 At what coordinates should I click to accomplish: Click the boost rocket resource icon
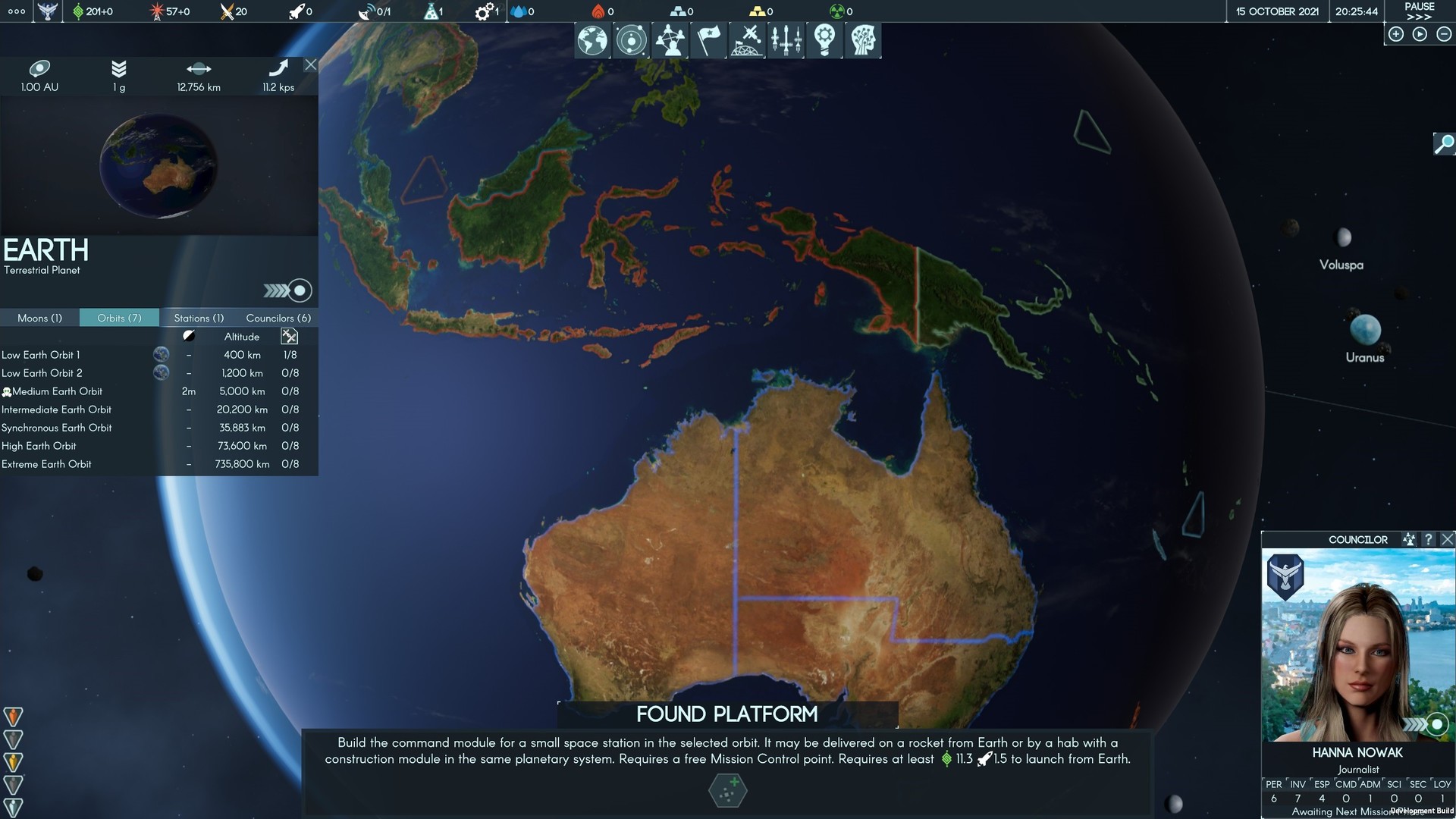pos(297,11)
